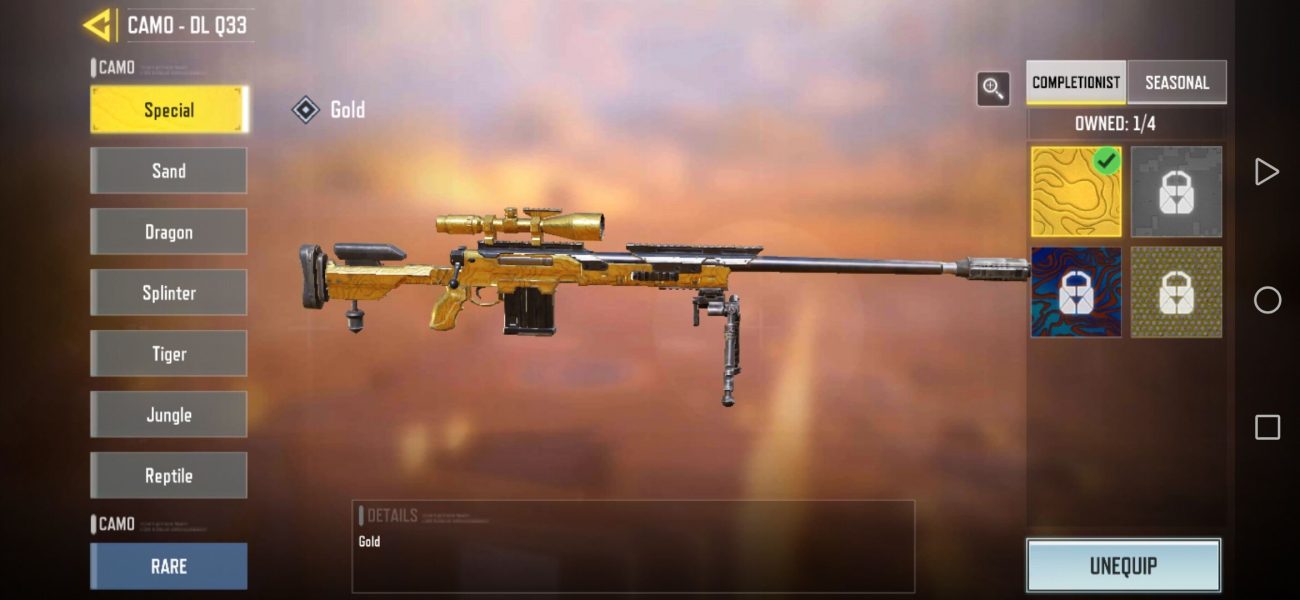Pick the Tiger camo category
1300x600 pixels.
pos(168,354)
